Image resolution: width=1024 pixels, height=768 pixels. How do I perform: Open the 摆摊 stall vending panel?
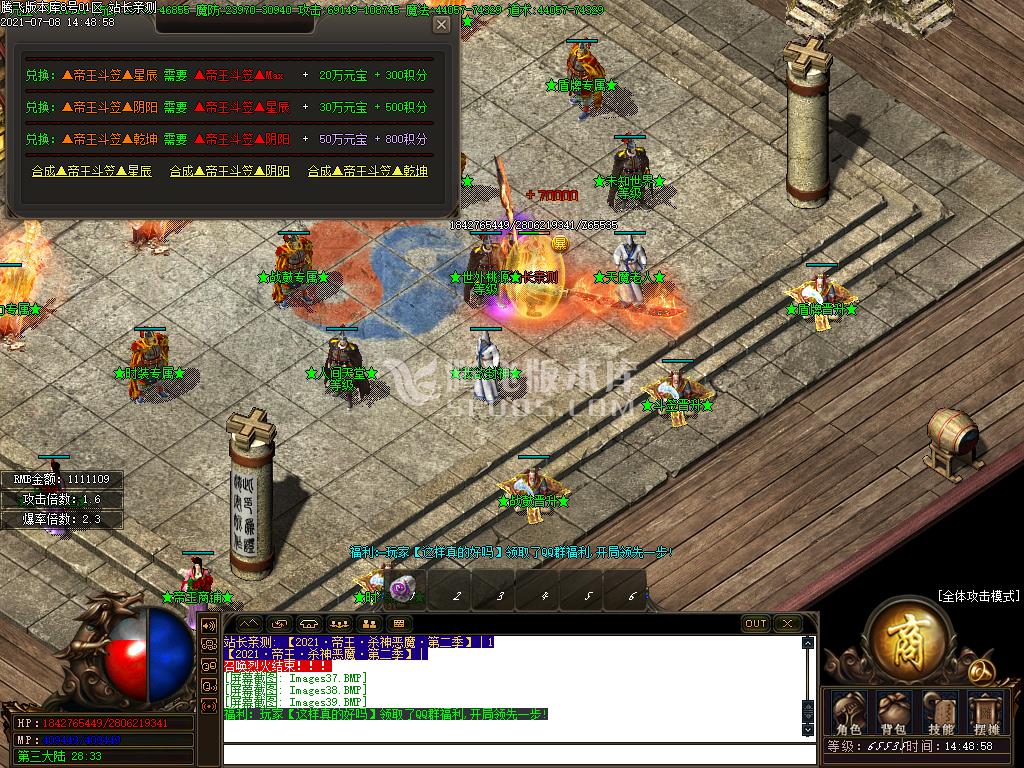click(x=986, y=712)
